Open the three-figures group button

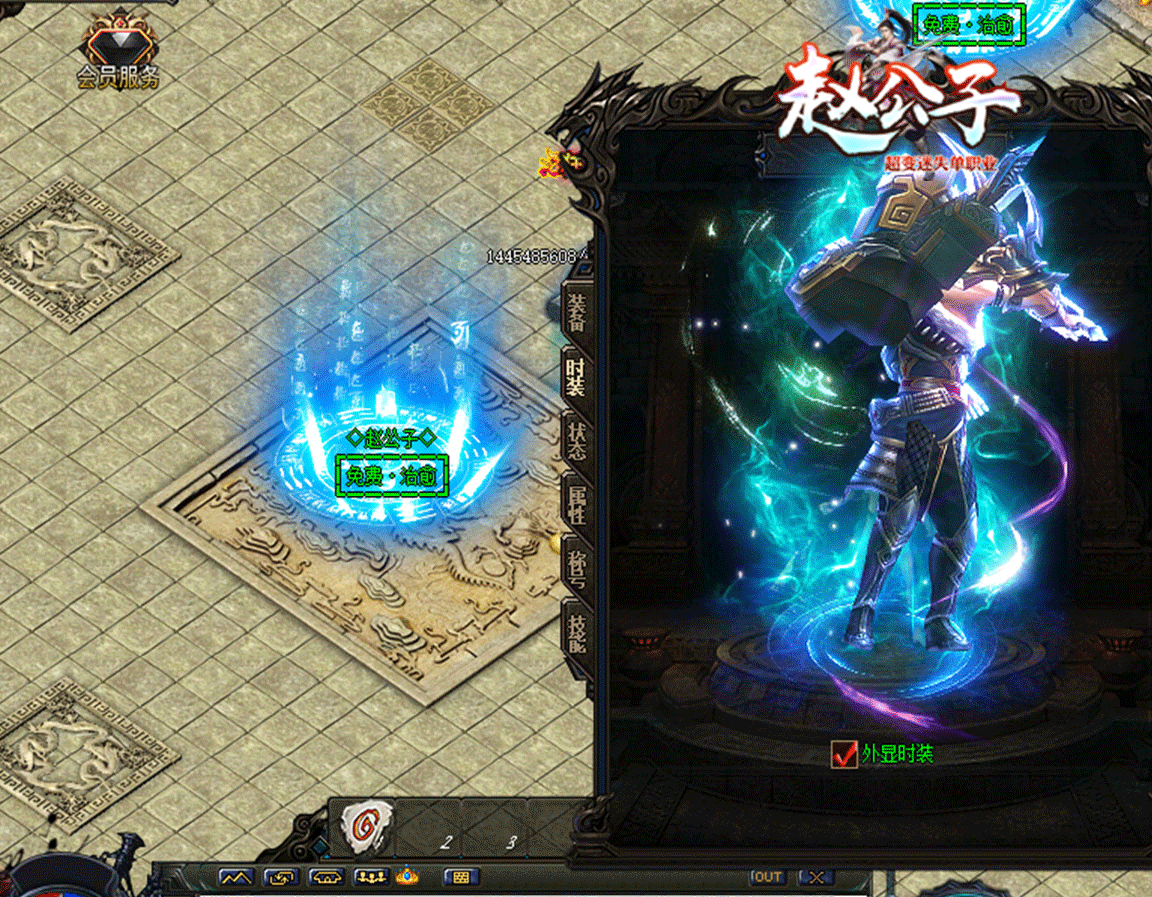pyautogui.click(x=371, y=877)
